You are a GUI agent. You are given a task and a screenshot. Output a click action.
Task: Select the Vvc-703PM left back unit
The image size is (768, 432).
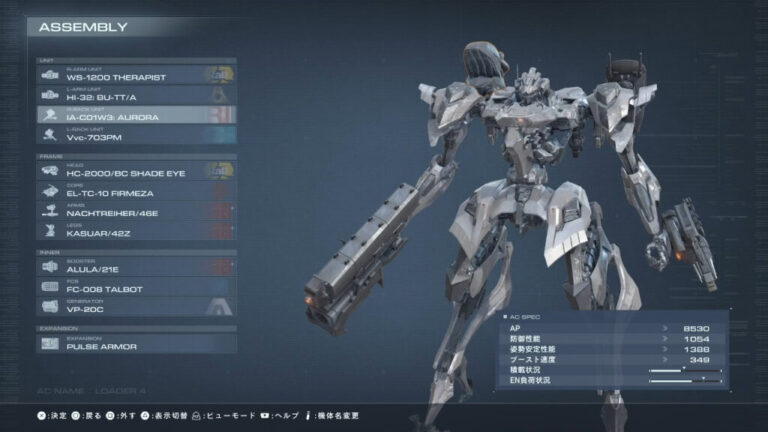(x=136, y=135)
